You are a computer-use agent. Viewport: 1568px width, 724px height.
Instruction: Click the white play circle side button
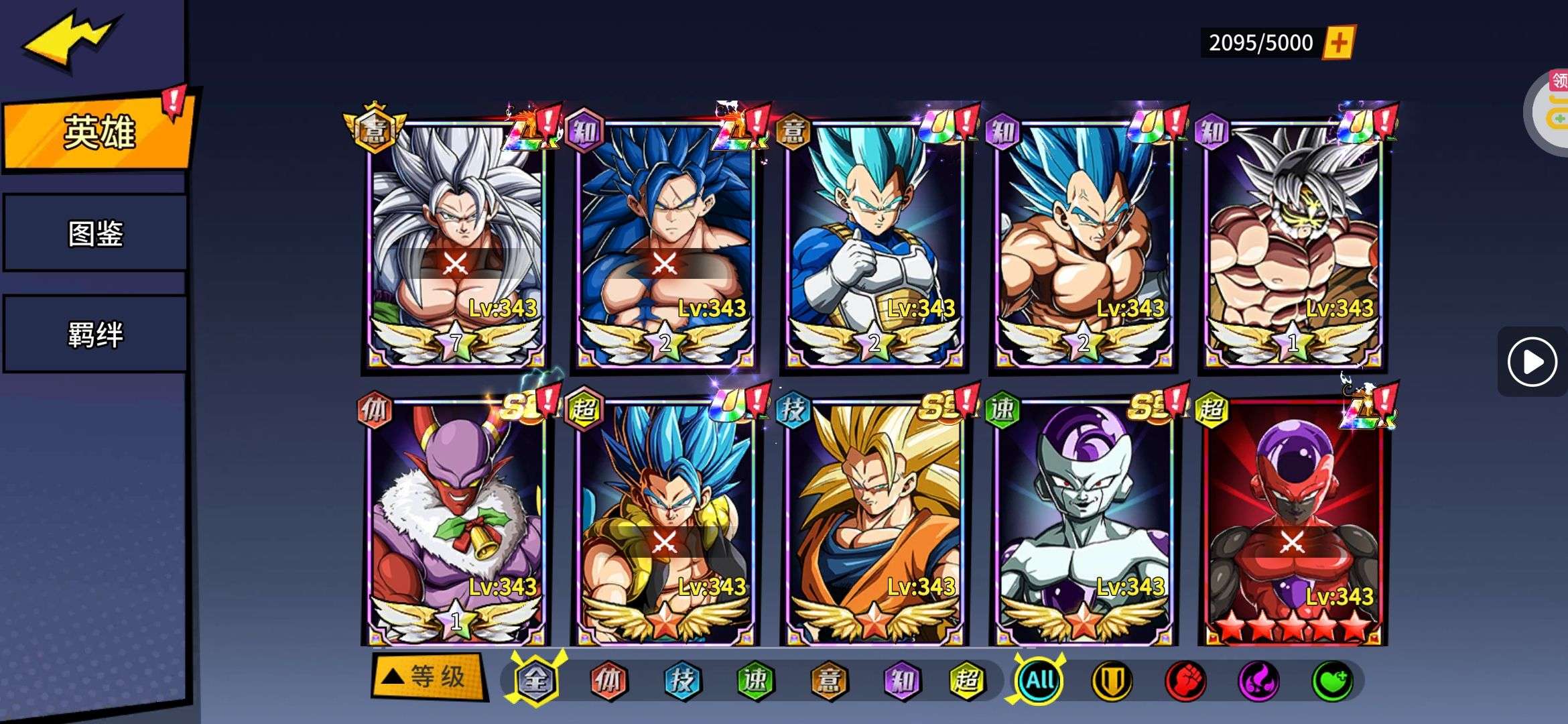click(x=1532, y=362)
